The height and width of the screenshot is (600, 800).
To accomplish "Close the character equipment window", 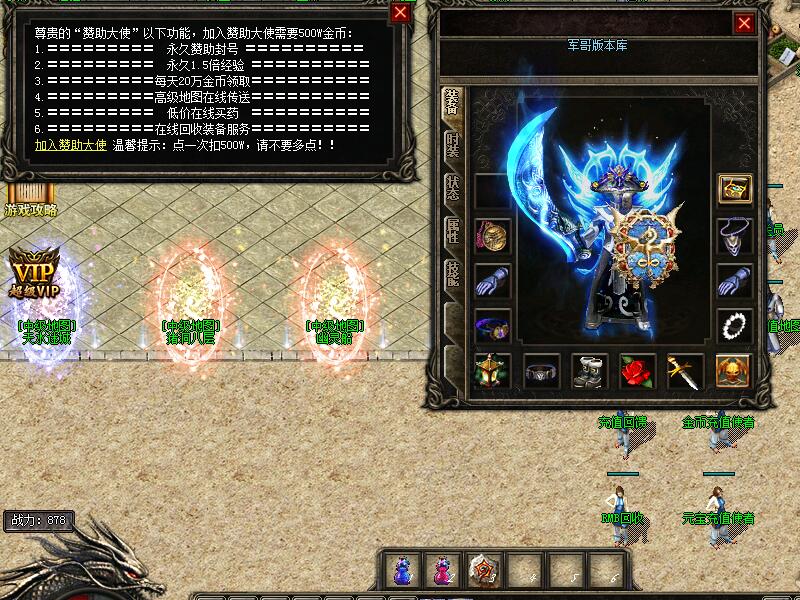I will (x=744, y=22).
